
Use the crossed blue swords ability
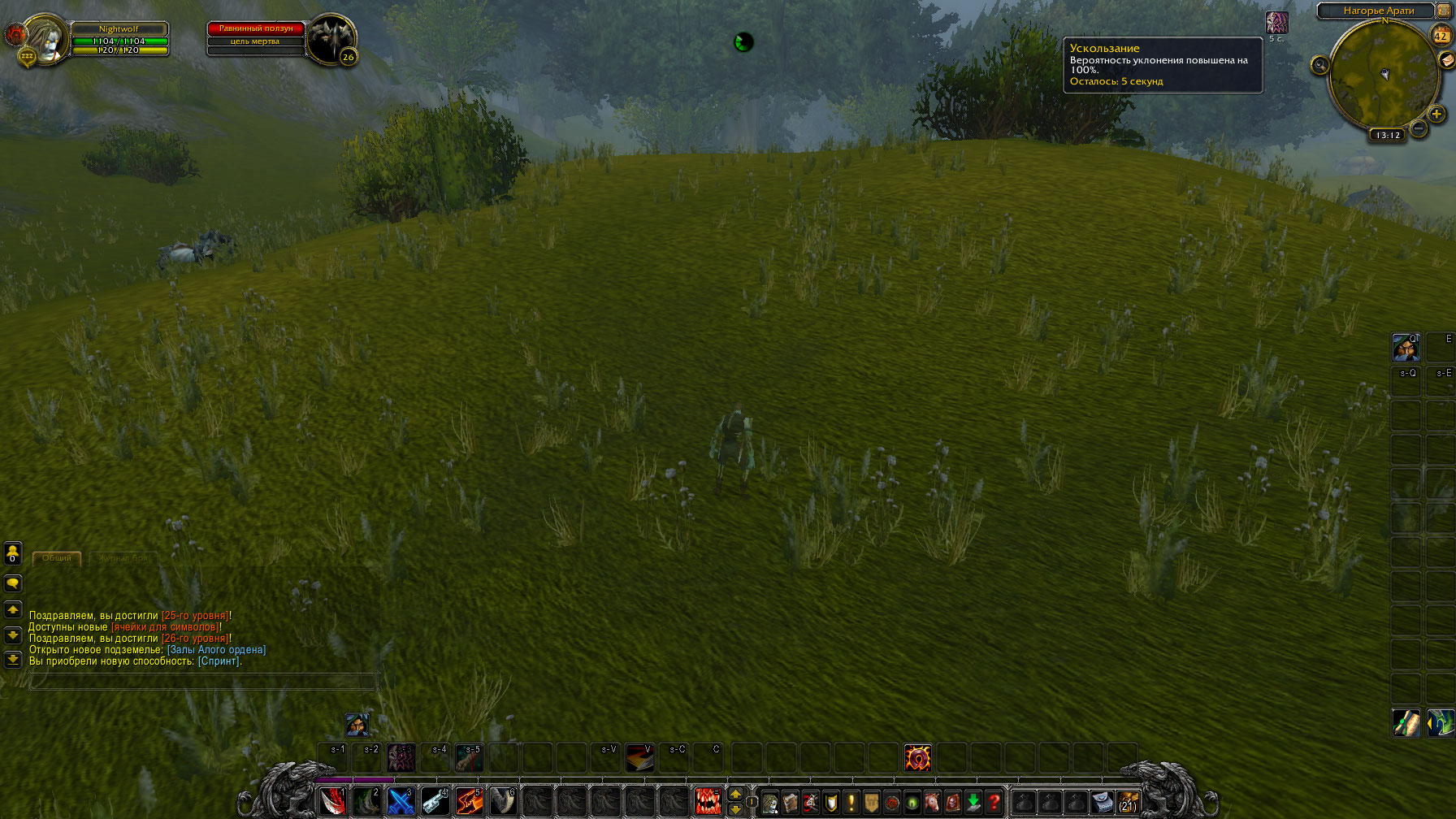pos(401,802)
